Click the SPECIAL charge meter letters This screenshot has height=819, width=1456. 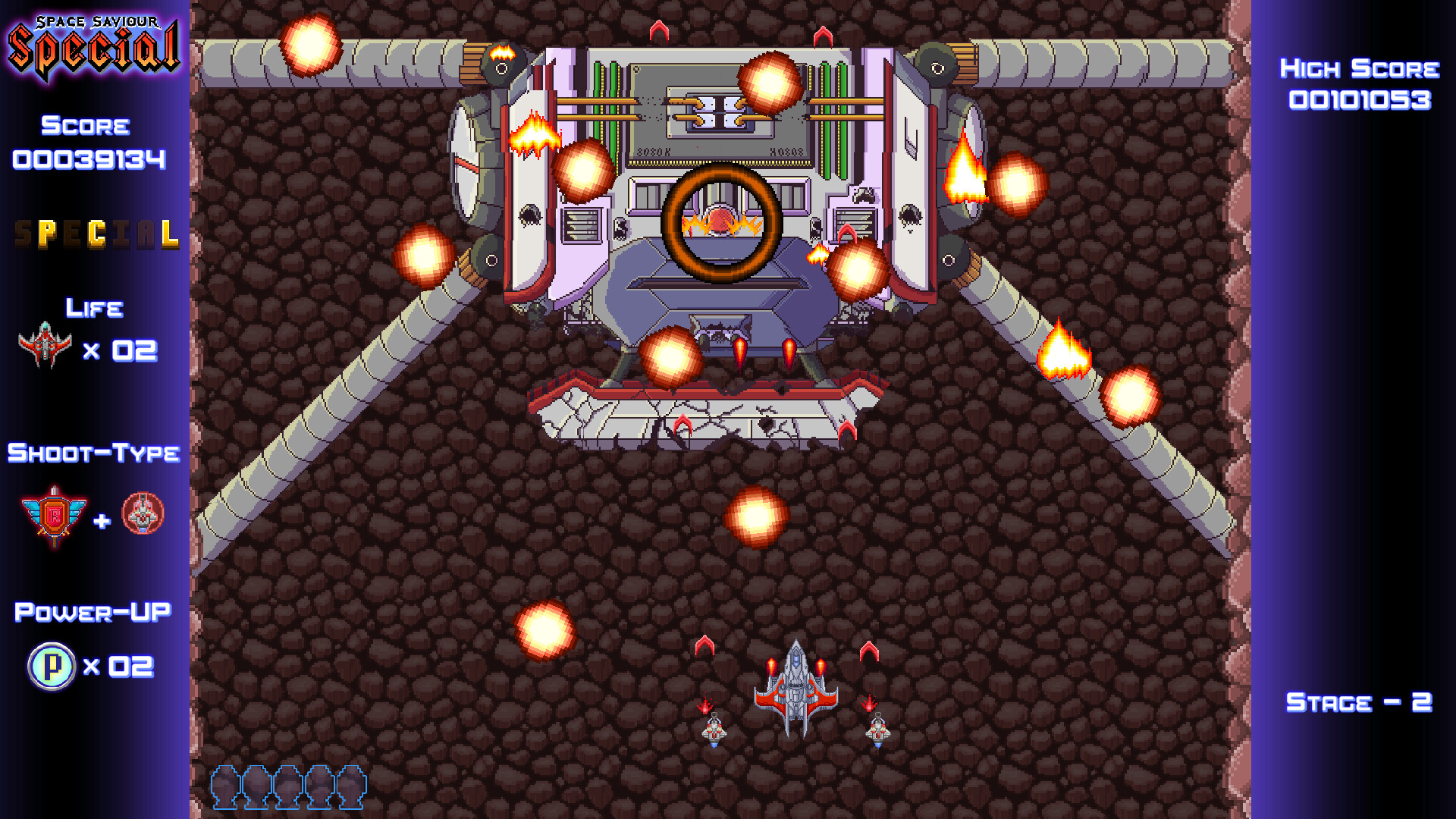pyautogui.click(x=96, y=235)
